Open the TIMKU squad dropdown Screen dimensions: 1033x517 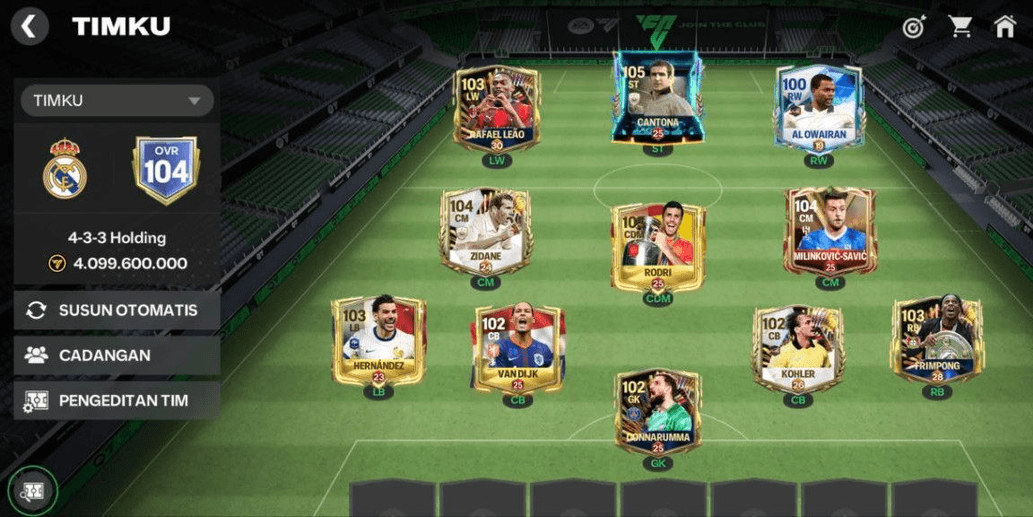click(x=117, y=100)
